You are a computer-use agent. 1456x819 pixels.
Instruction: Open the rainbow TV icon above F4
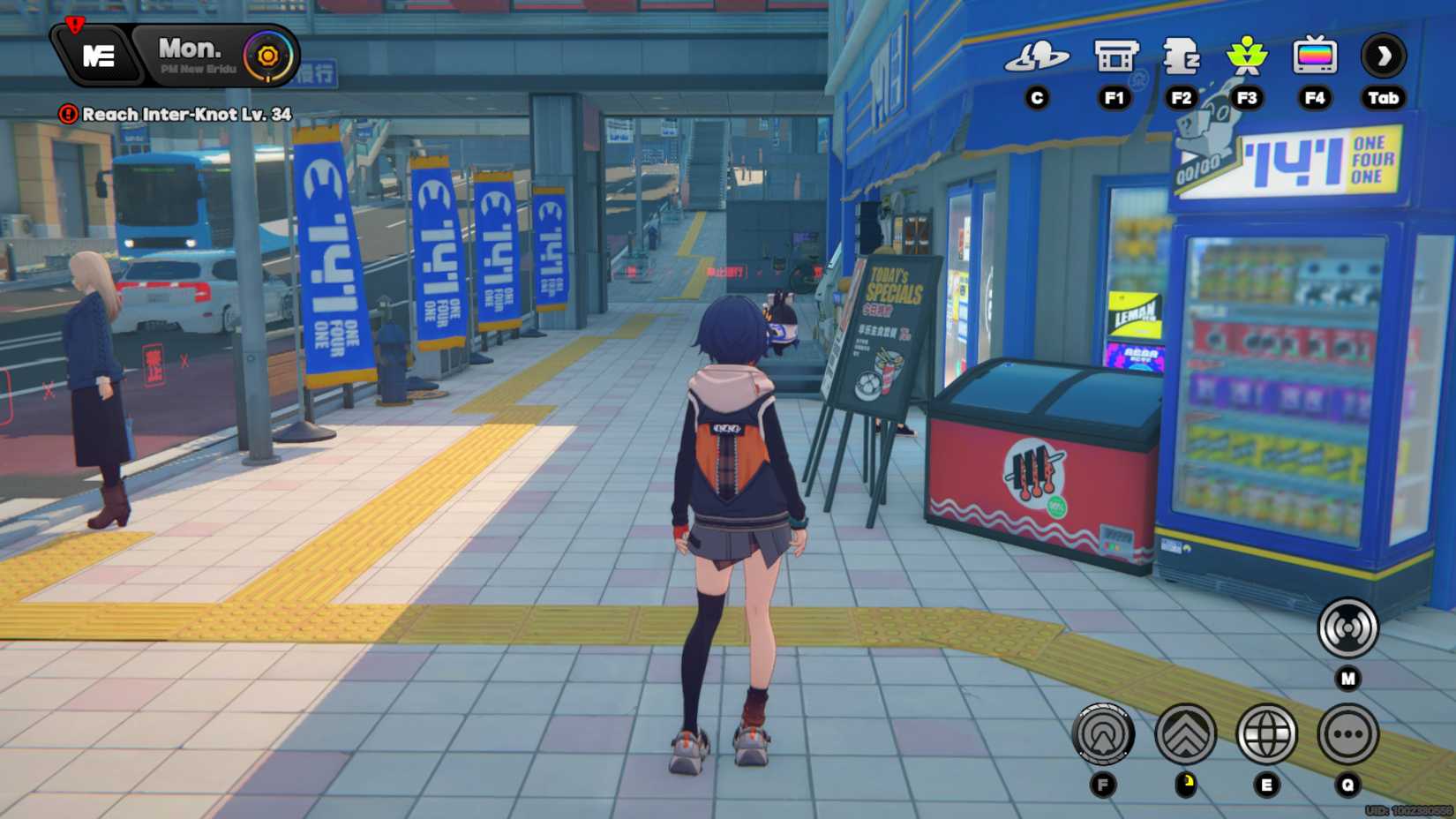point(1314,56)
